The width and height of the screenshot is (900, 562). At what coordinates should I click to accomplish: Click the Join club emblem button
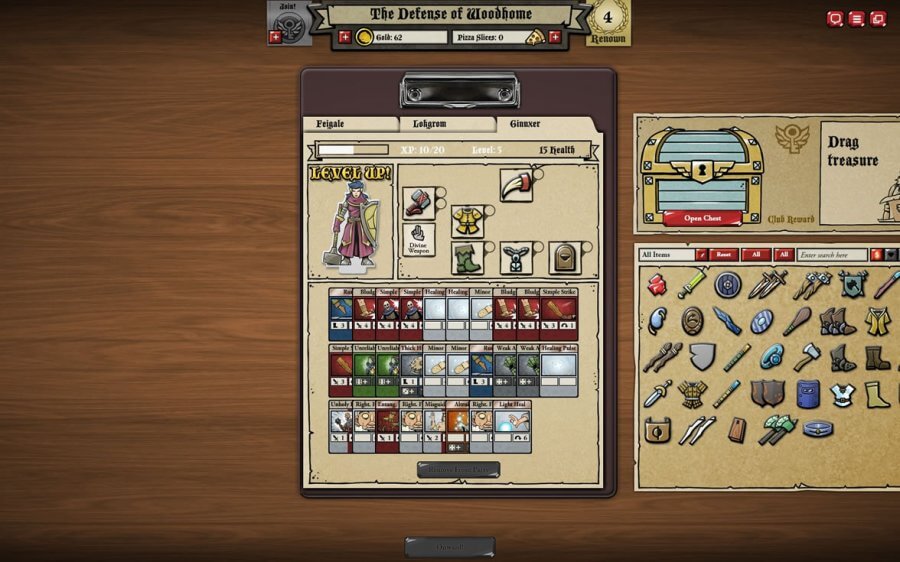(285, 22)
